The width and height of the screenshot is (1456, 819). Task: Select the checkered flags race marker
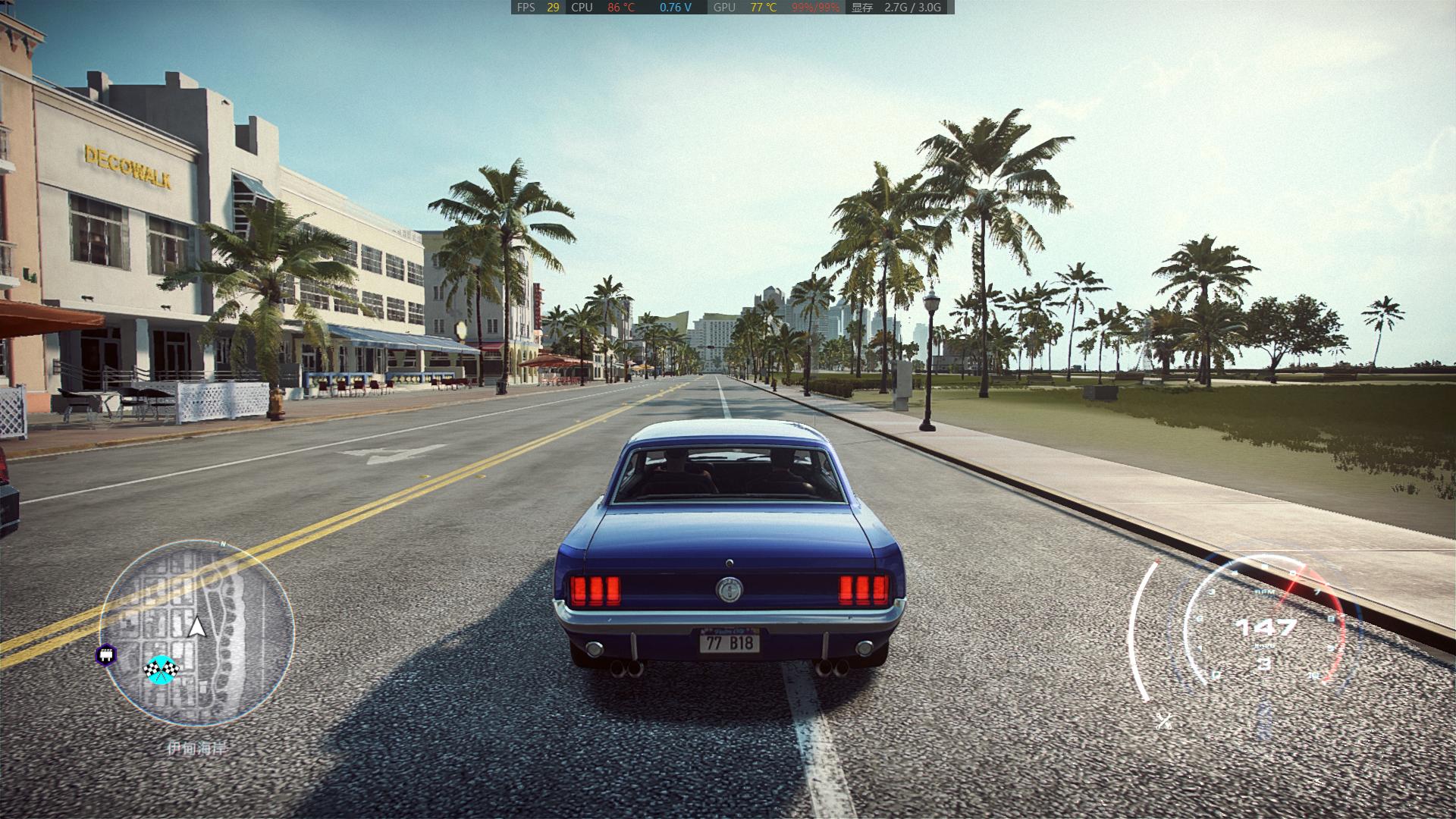[x=160, y=669]
